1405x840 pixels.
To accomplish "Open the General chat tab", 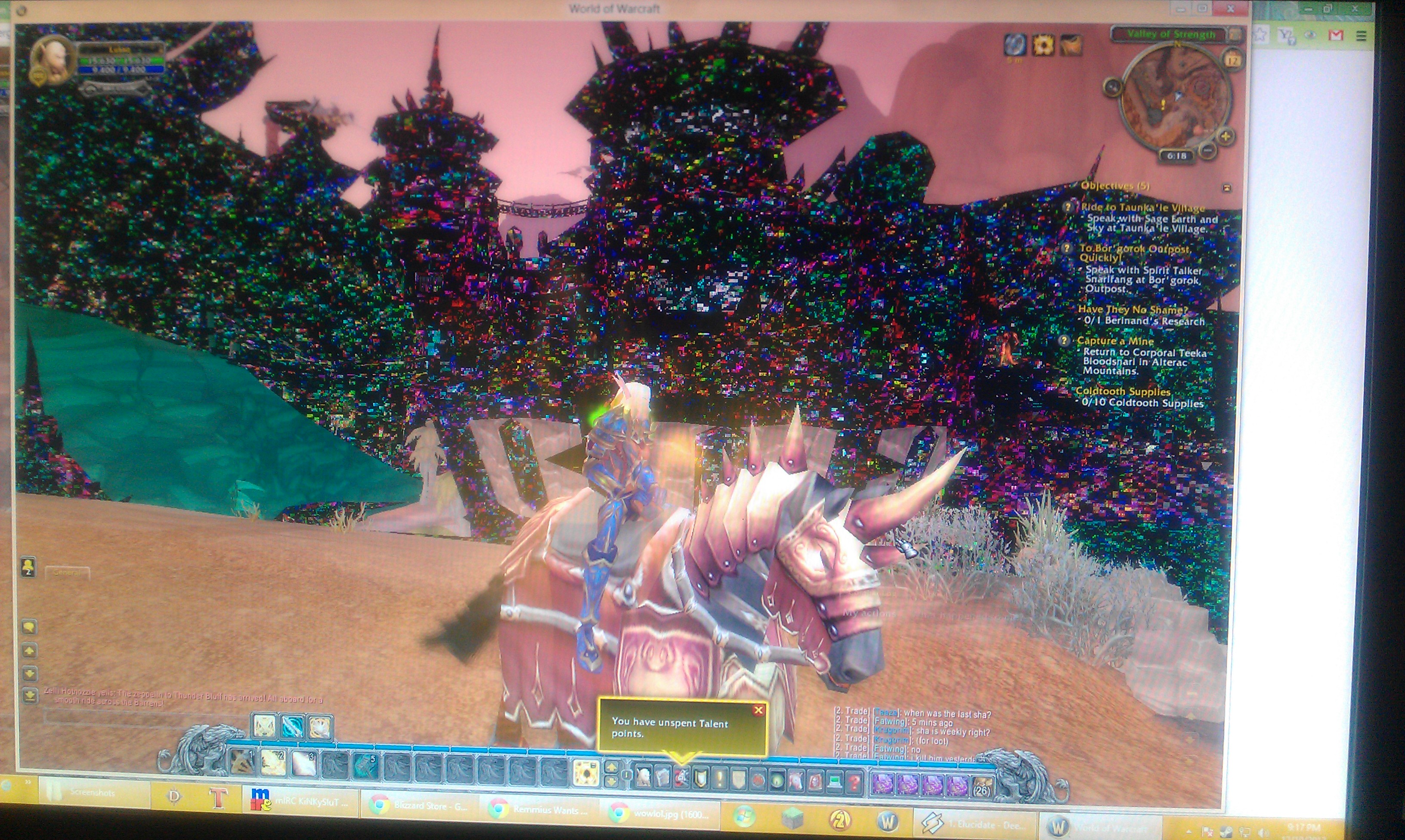I will pyautogui.click(x=67, y=573).
